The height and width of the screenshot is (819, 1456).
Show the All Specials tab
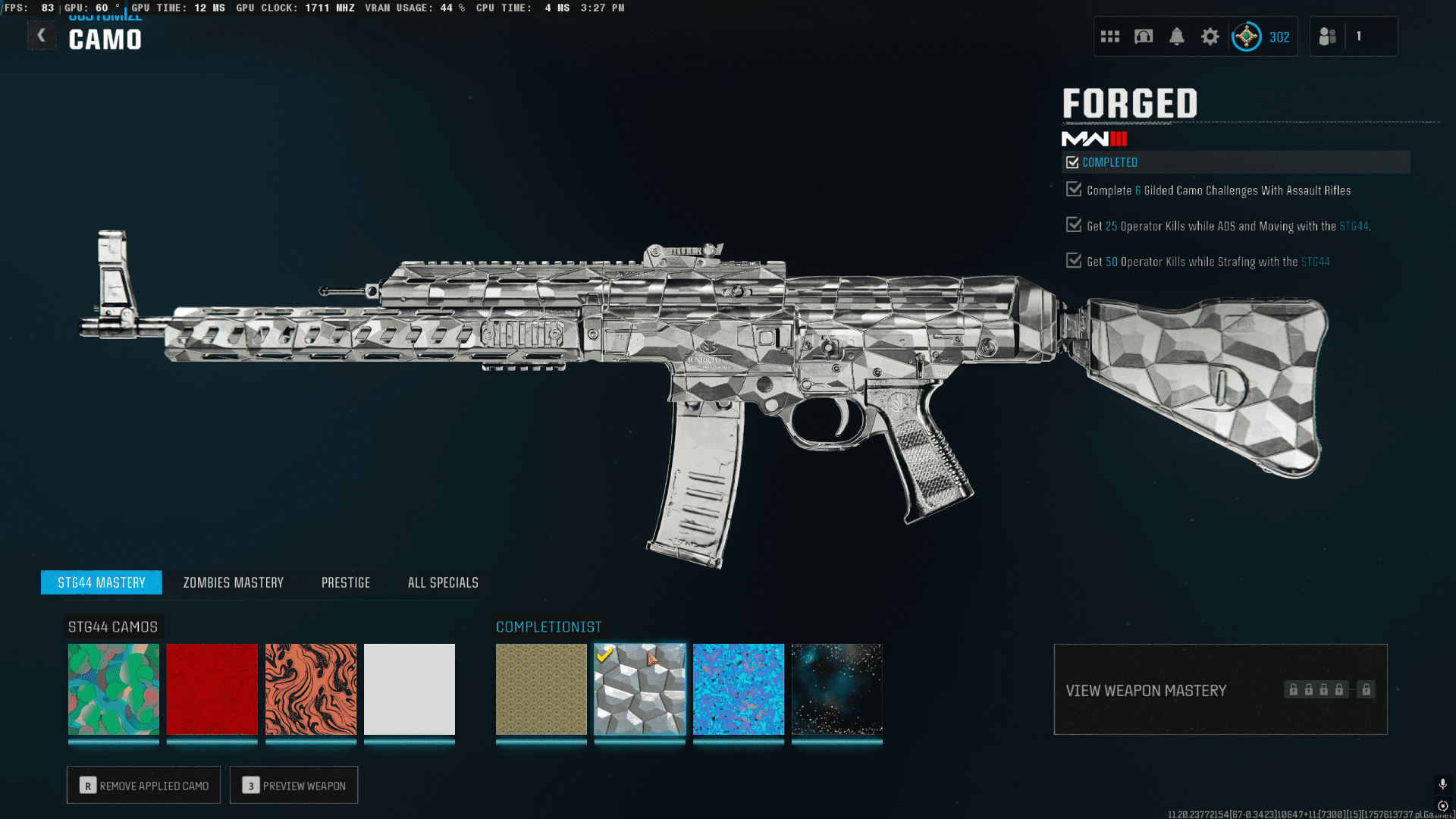point(443,582)
